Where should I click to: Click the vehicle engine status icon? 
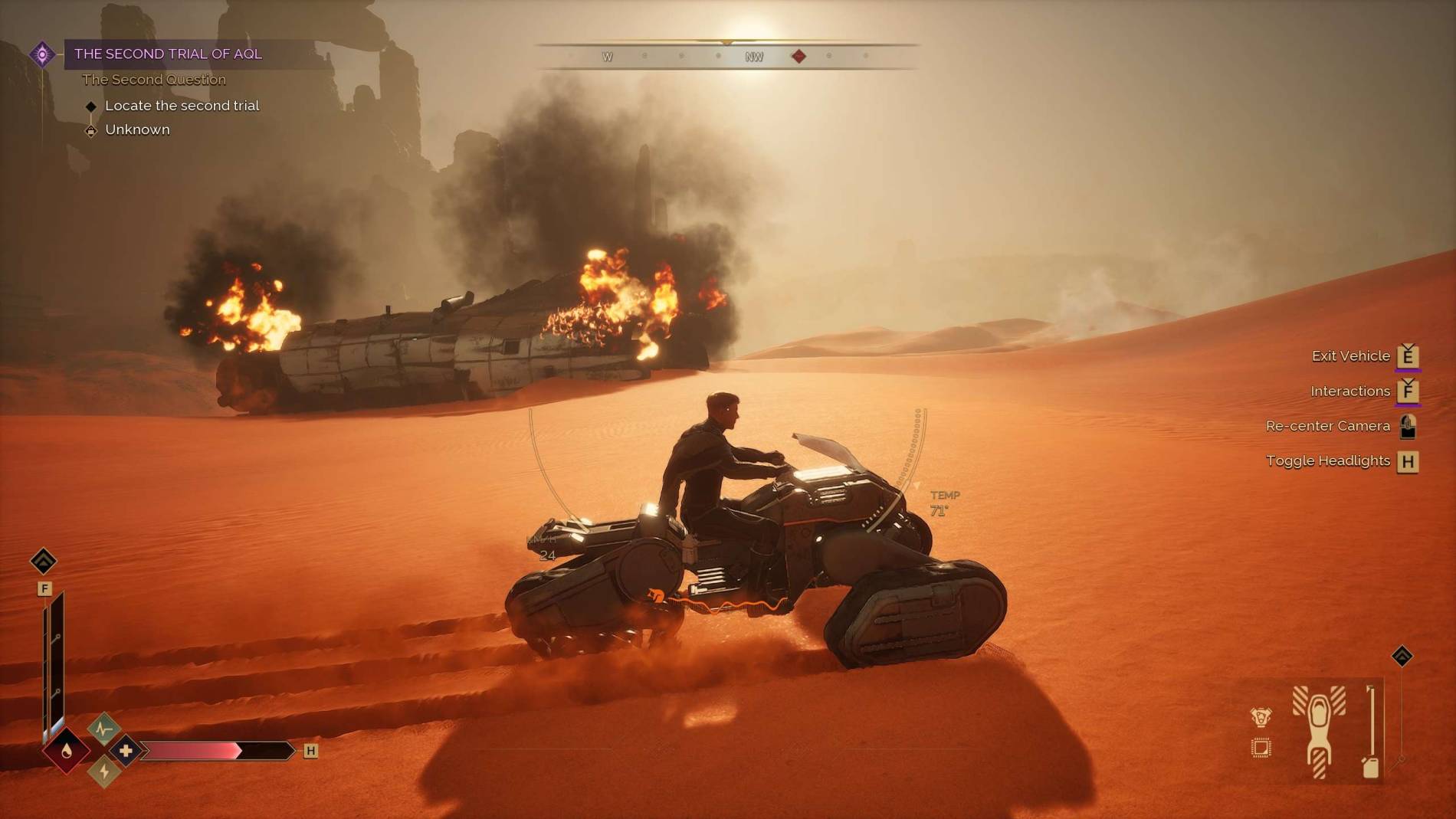click(x=1261, y=717)
